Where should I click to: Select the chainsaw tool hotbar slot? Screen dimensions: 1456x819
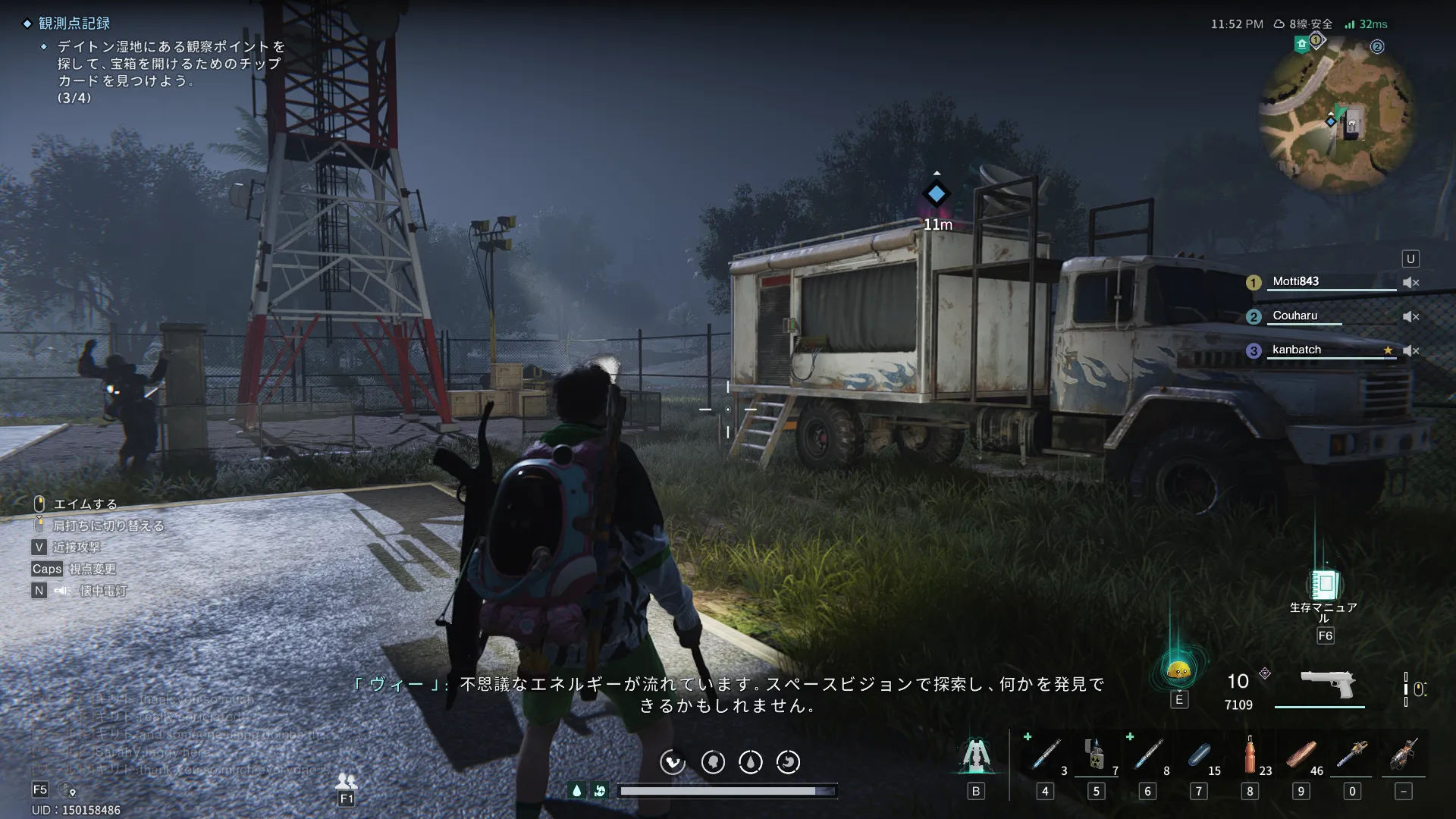click(x=1351, y=755)
